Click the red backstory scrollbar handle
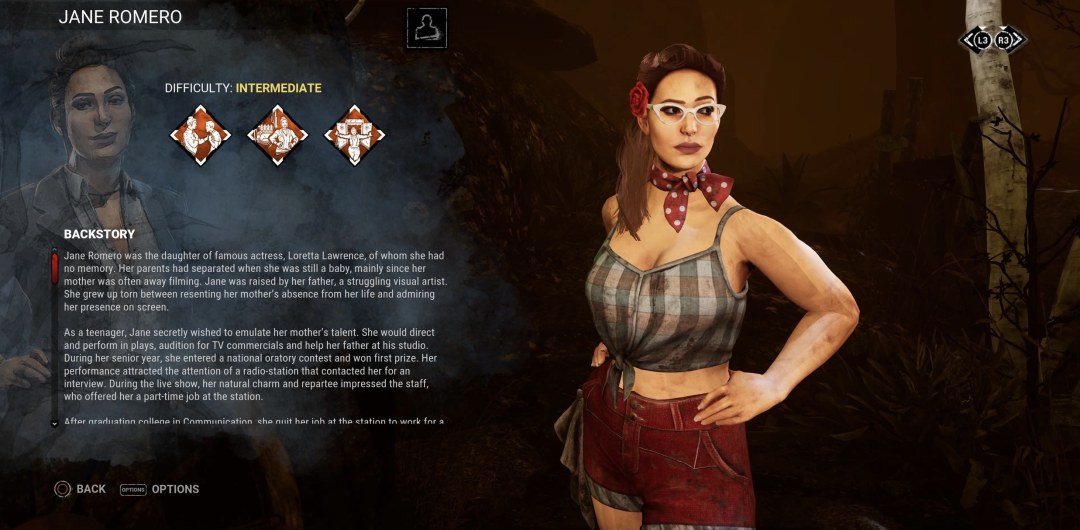Viewport: 1080px width, 530px height. tap(54, 269)
